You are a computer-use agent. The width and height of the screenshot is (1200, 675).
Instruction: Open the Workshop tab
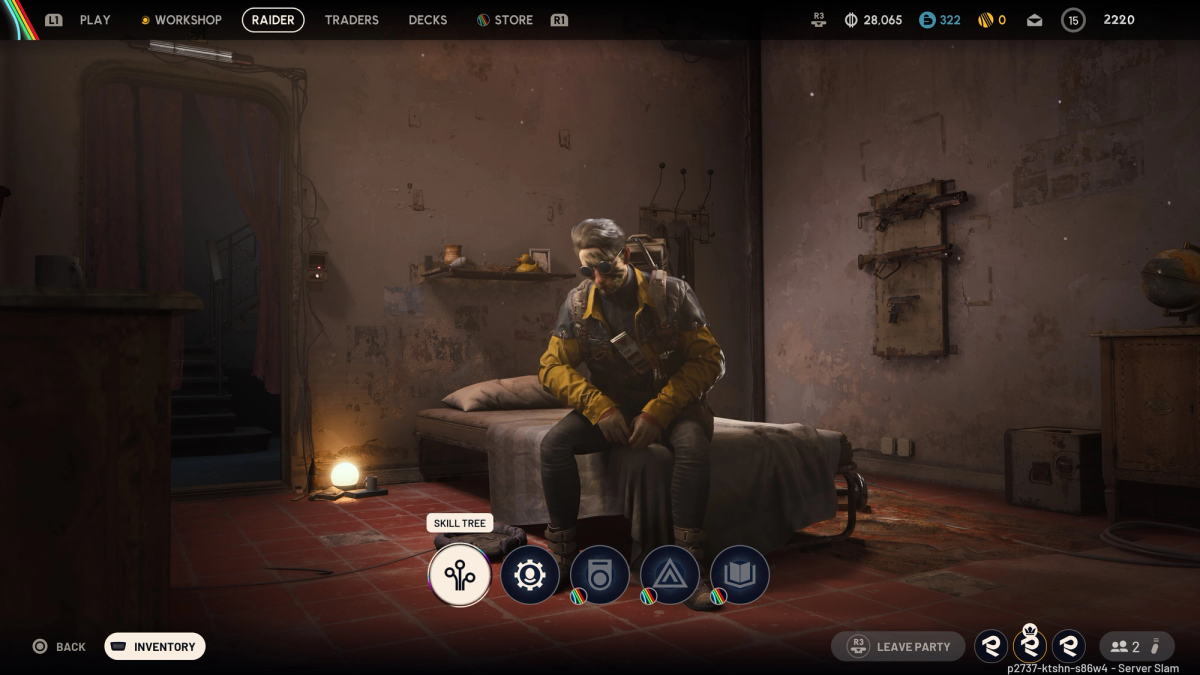(181, 20)
